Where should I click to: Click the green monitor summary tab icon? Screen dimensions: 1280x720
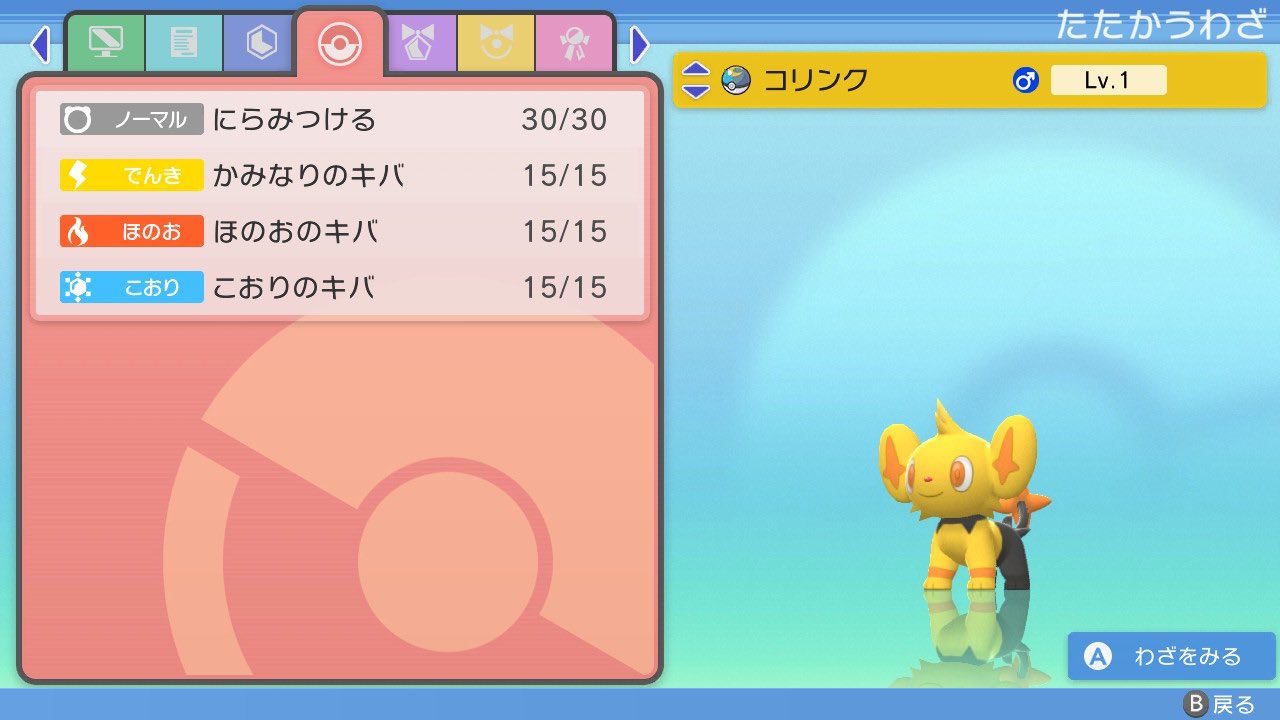(107, 42)
